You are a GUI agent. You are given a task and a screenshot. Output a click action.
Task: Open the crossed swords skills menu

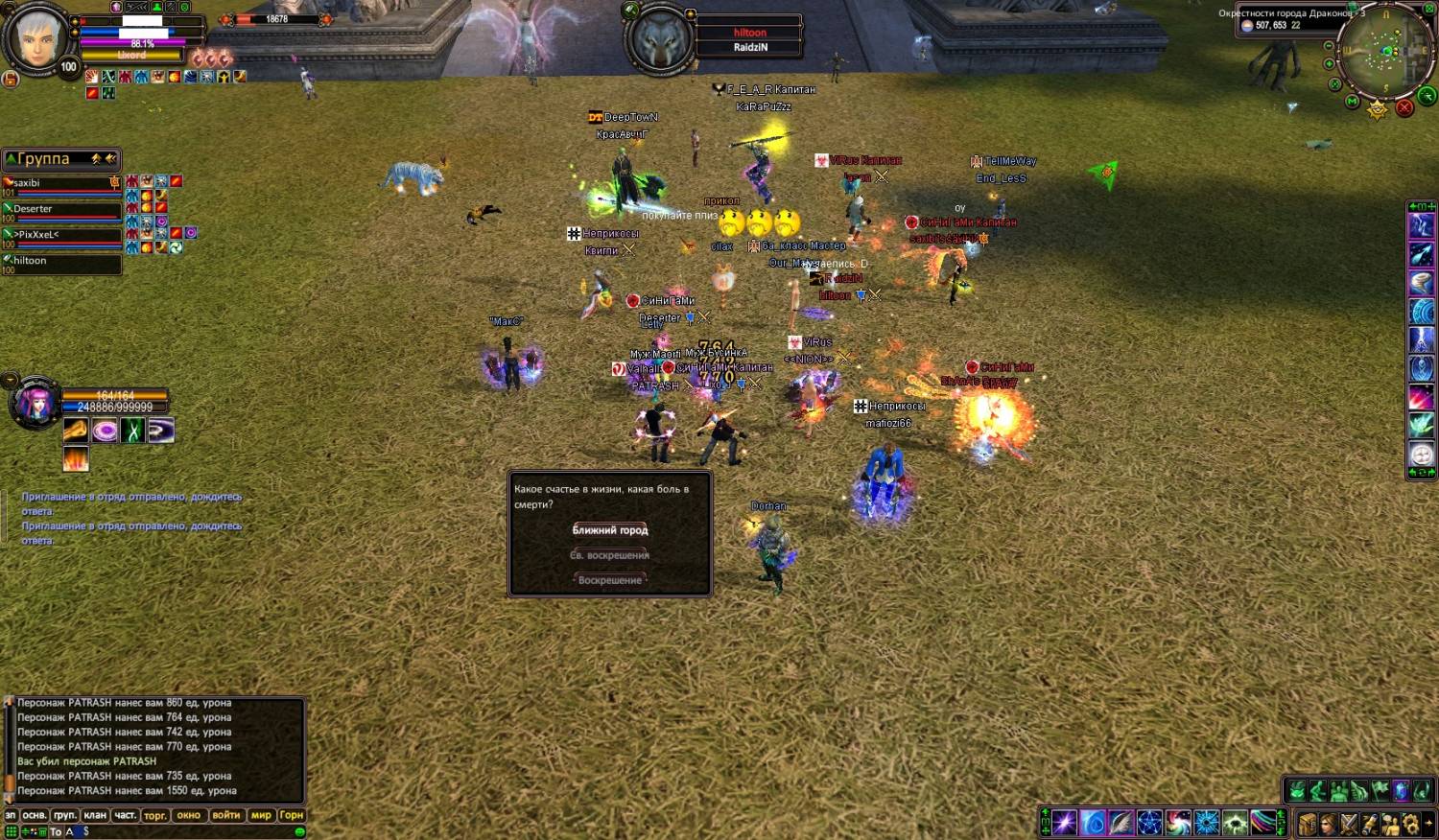(1349, 823)
